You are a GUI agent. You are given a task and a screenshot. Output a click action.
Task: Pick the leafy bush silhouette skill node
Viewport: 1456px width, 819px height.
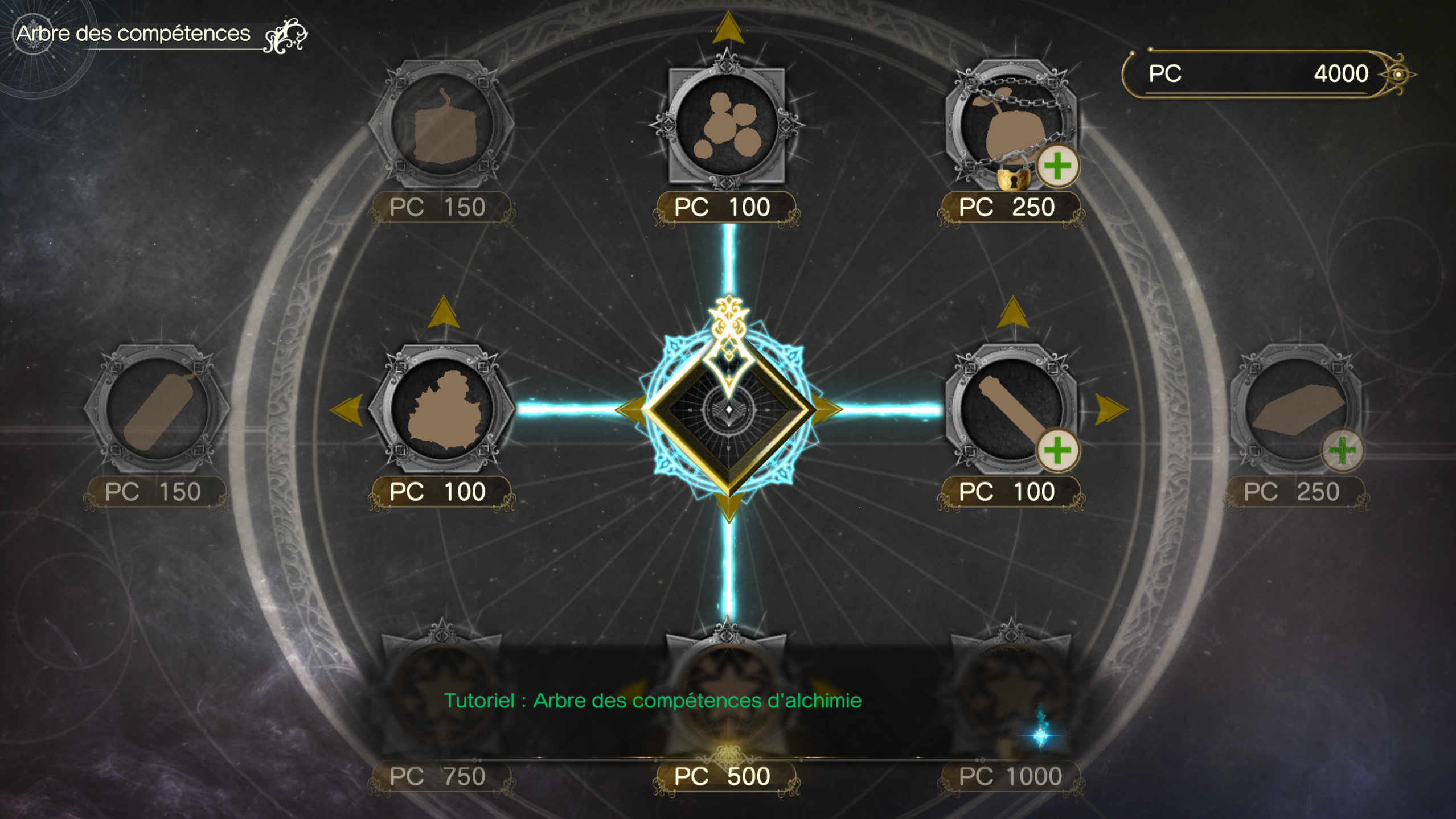click(x=442, y=409)
